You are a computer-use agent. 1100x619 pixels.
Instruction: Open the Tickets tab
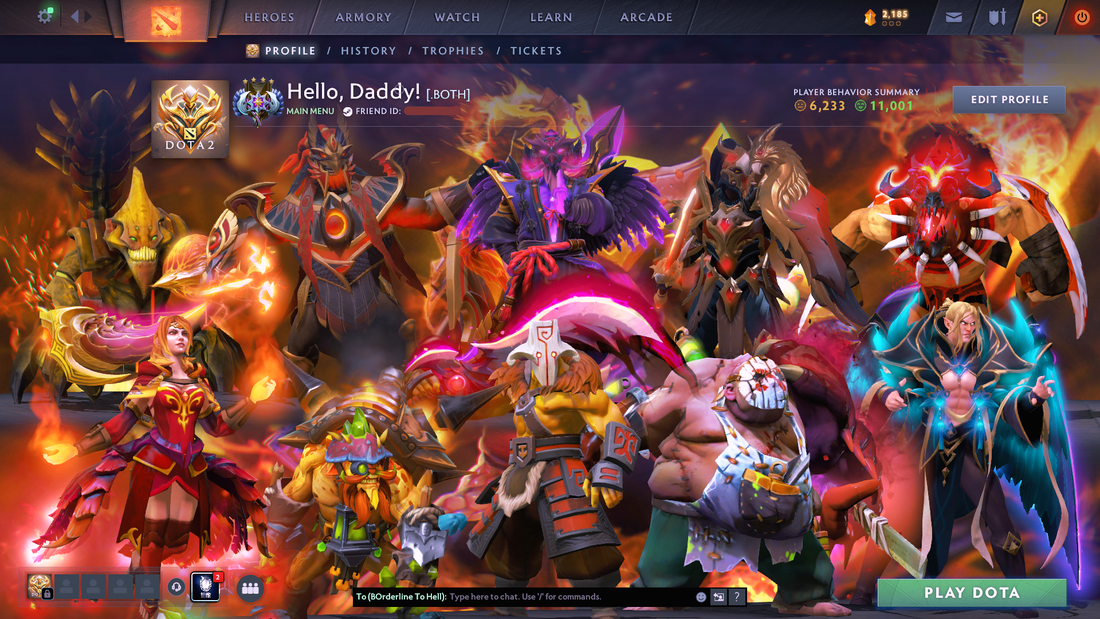pyautogui.click(x=536, y=51)
